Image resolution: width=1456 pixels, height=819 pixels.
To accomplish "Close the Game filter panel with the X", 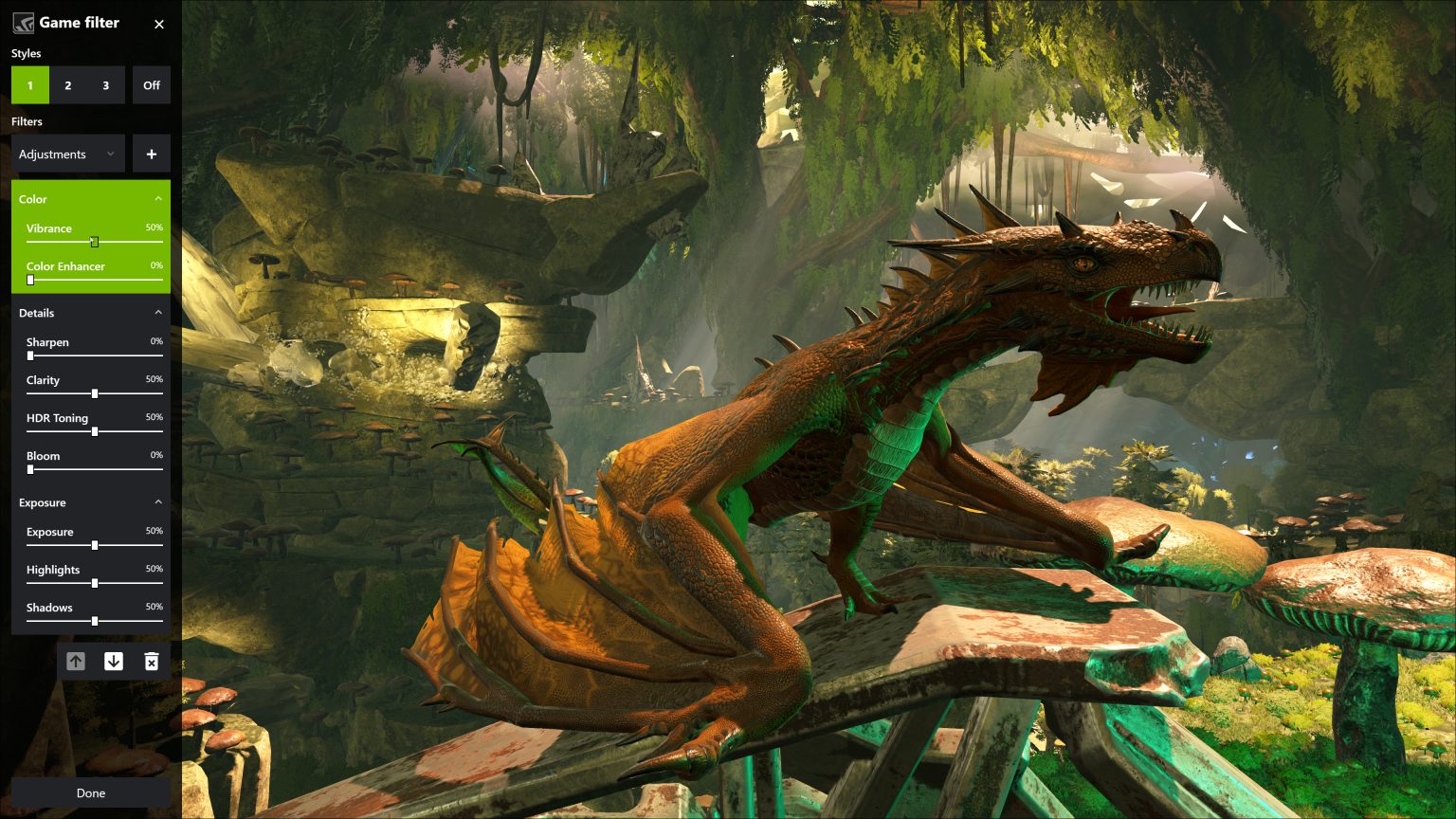I will (x=158, y=24).
